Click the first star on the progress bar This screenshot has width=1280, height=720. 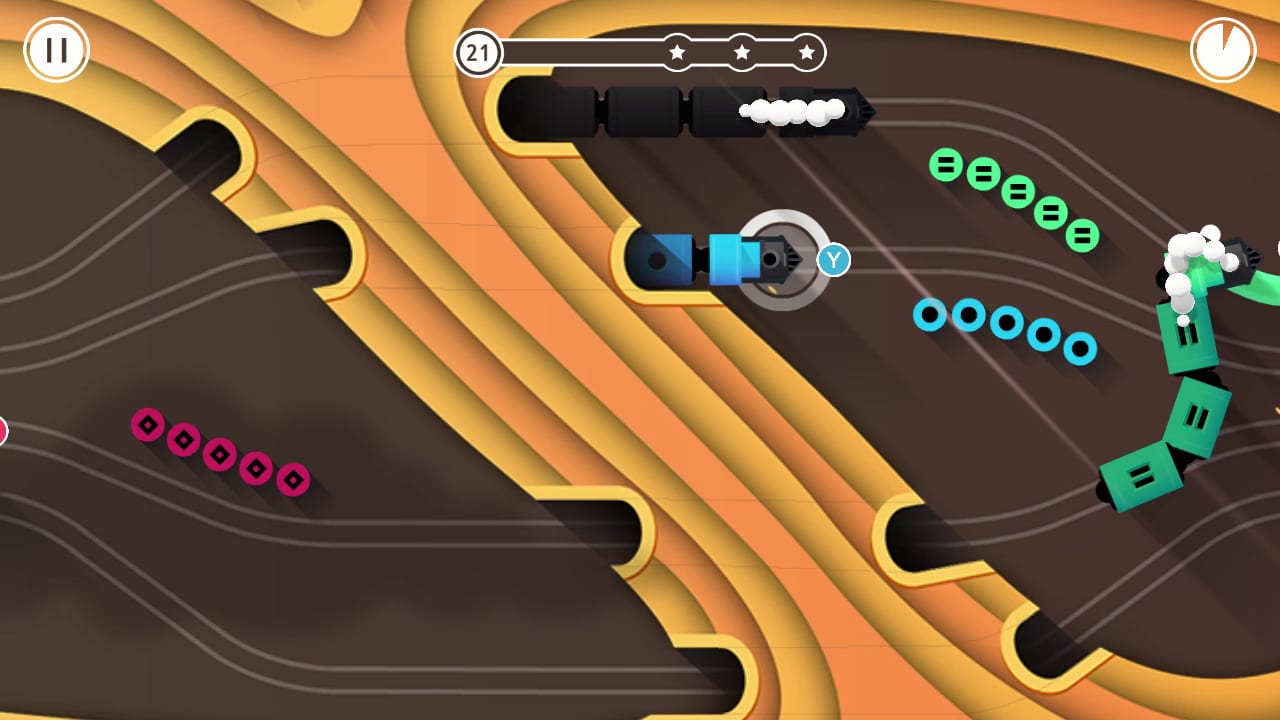click(677, 53)
